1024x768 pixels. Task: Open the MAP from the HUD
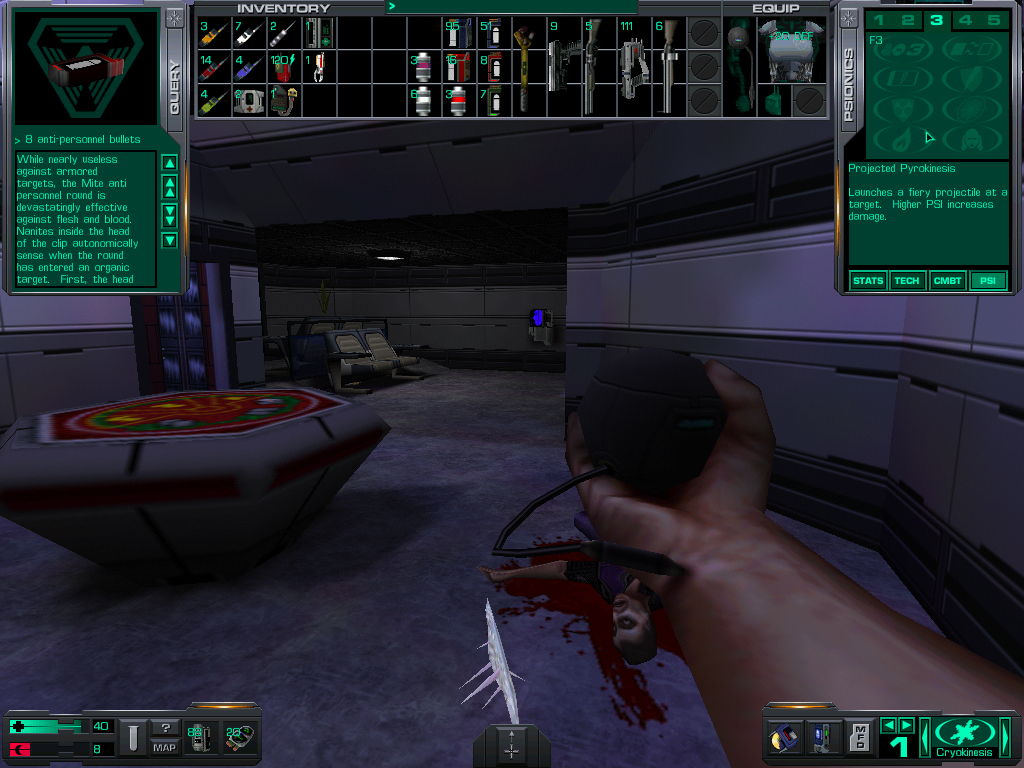click(x=165, y=747)
